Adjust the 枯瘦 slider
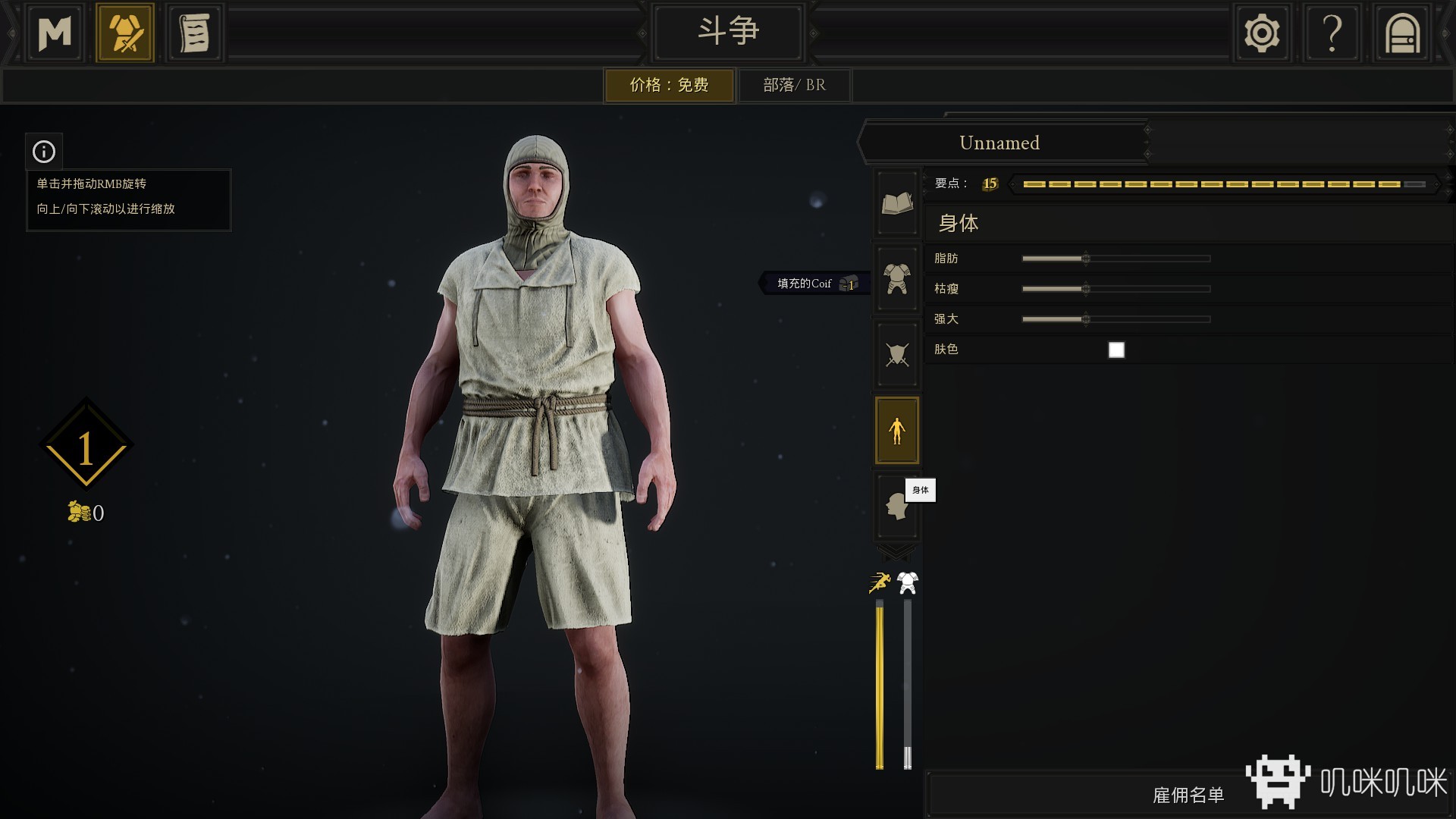 (x=1086, y=289)
